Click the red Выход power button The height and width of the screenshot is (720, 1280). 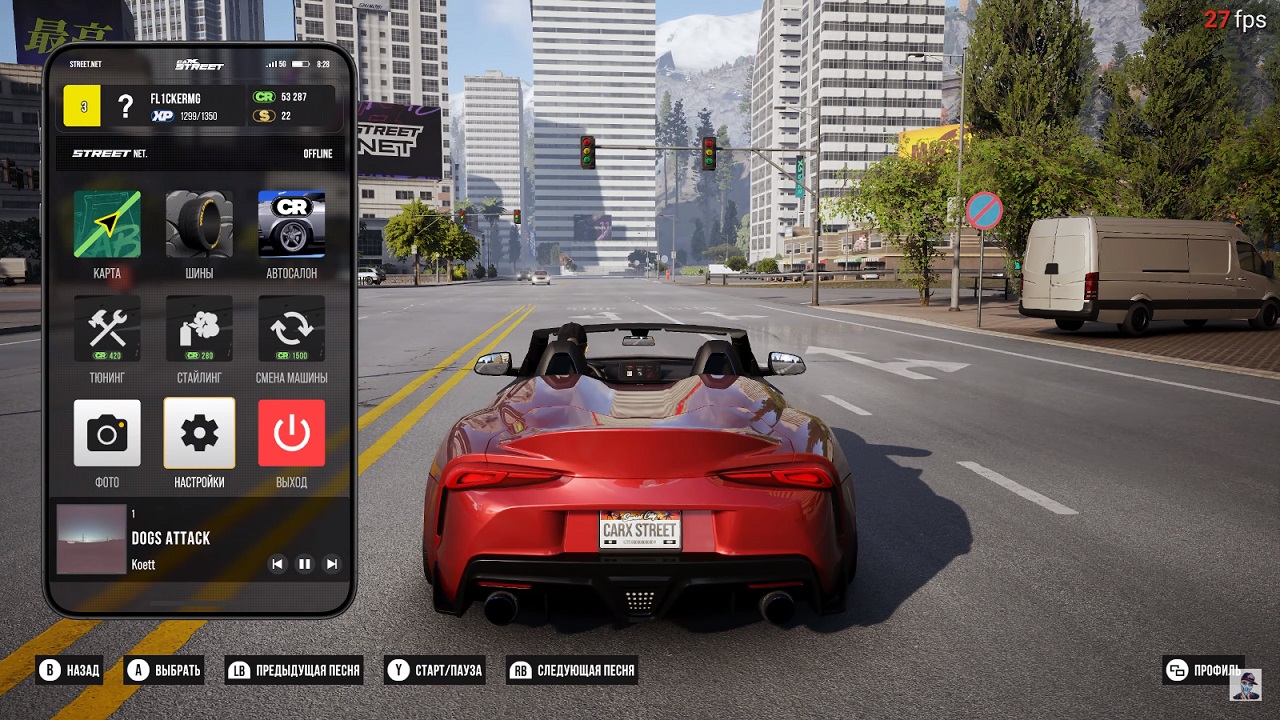tap(291, 433)
